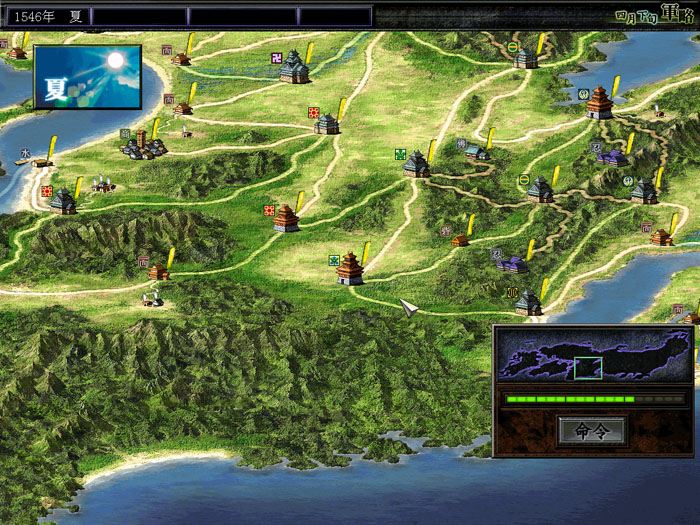700x525 pixels.
Task: Select the castle with the manji crest
Action: (x=294, y=68)
